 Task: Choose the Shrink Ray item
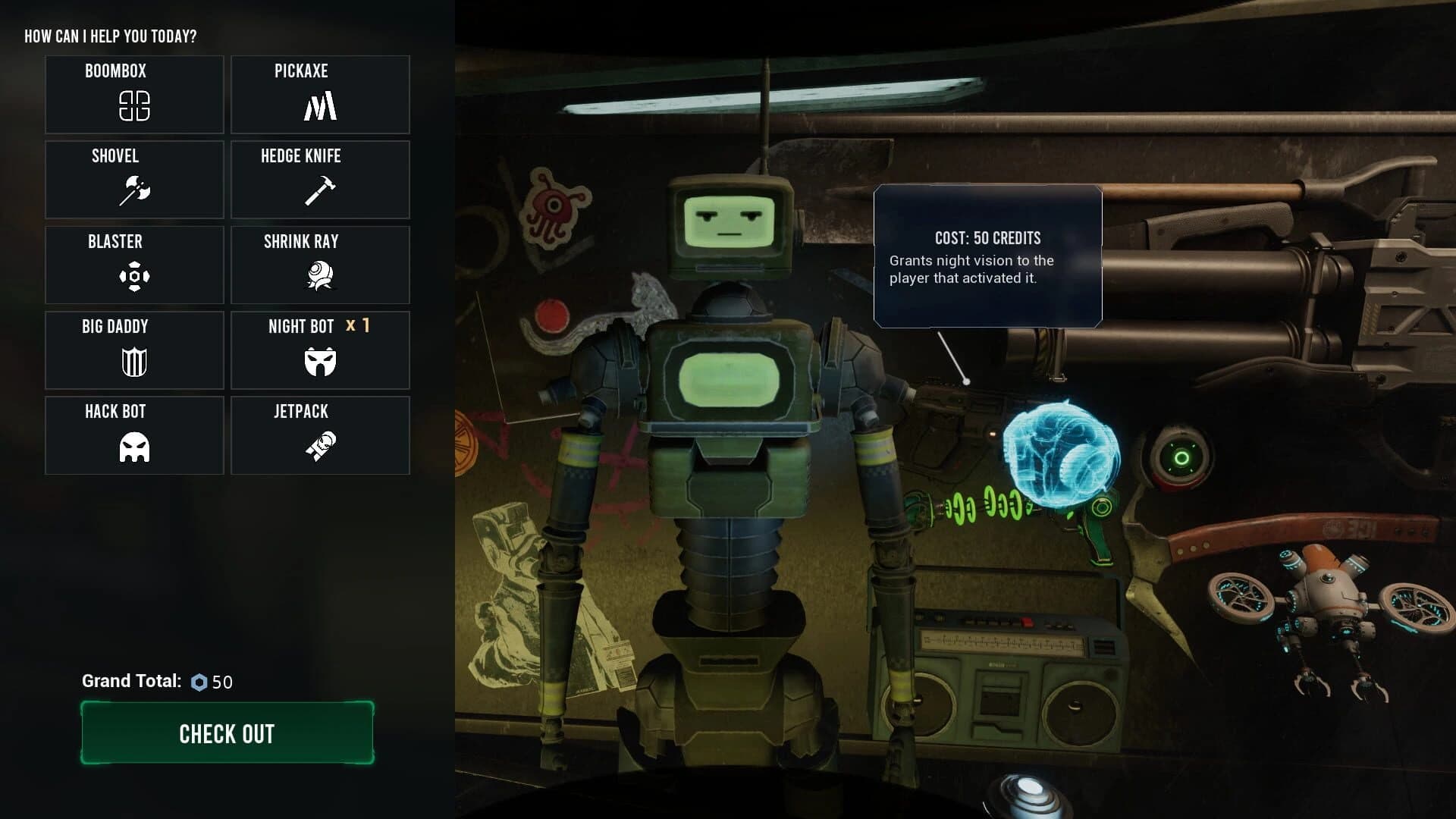[x=319, y=265]
